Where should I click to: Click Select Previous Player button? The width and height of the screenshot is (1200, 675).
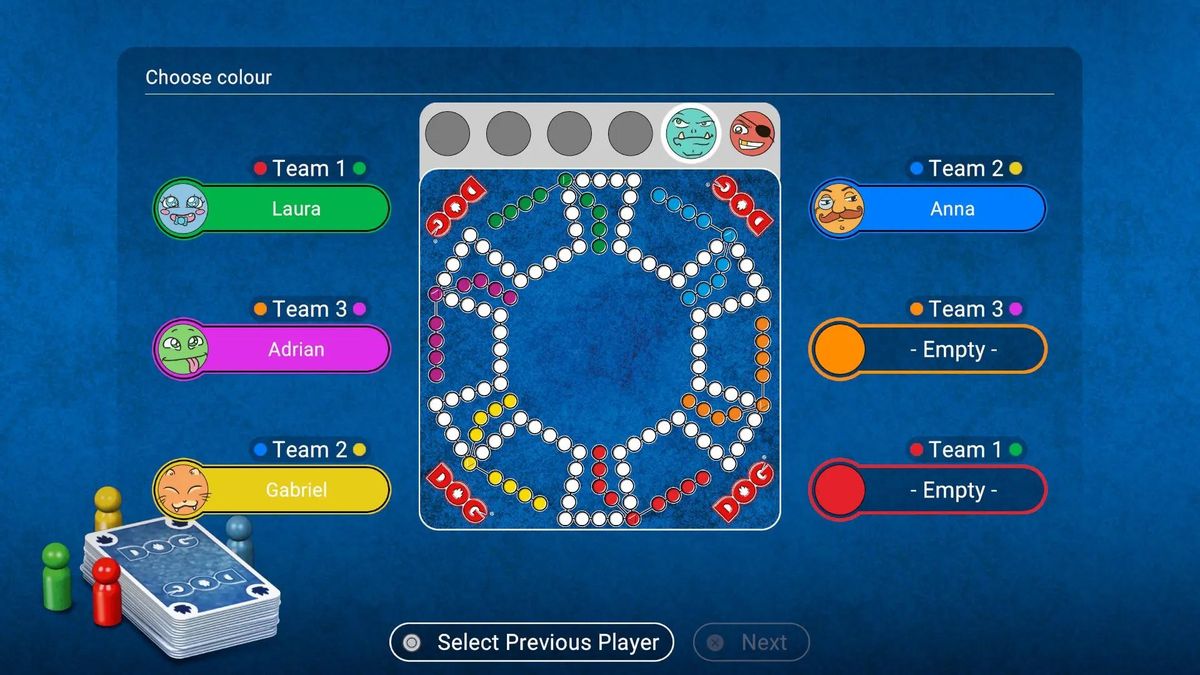pos(532,642)
